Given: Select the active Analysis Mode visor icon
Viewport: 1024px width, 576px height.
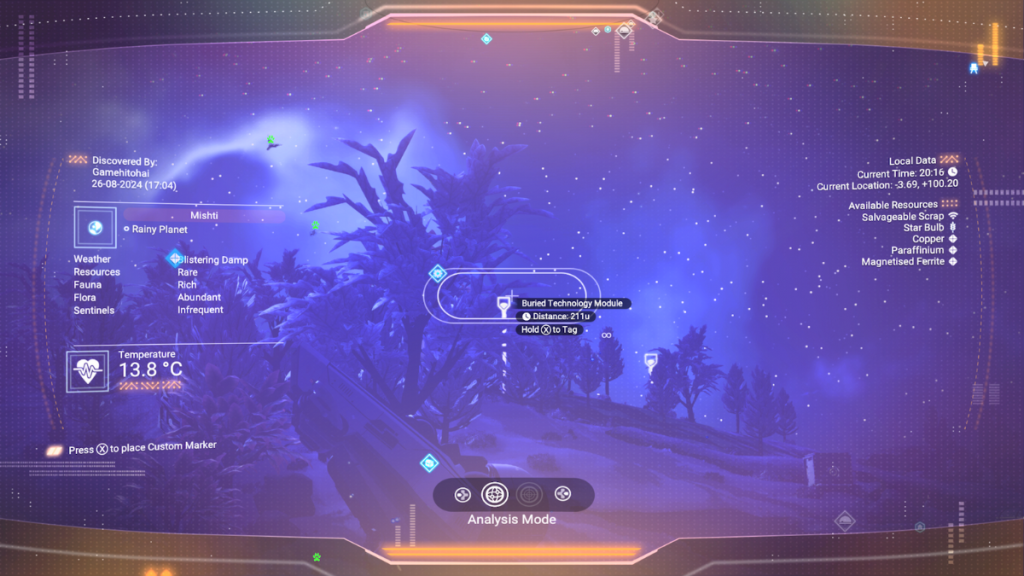Looking at the screenshot, I should point(495,494).
